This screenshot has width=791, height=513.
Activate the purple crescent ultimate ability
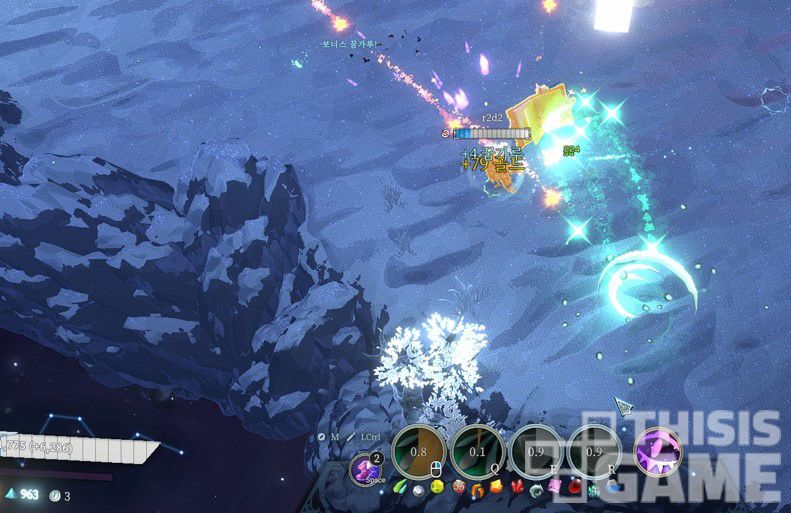point(658,451)
